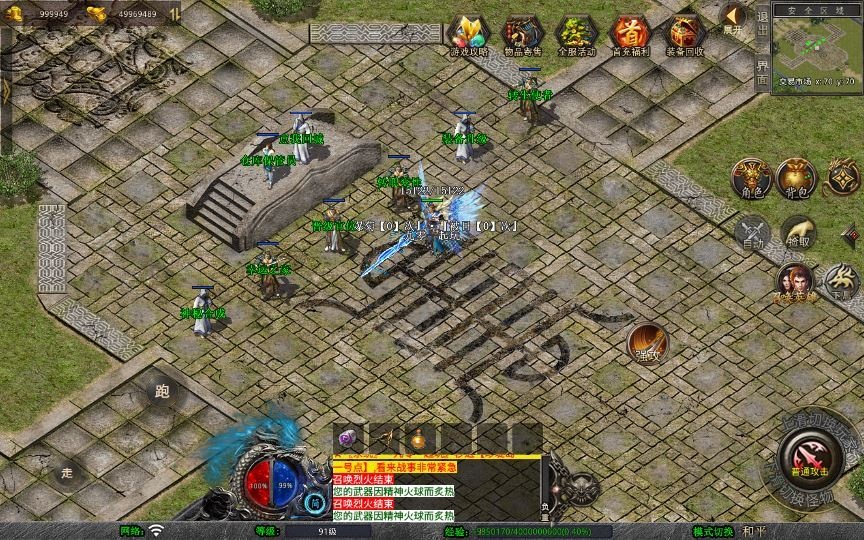The width and height of the screenshot is (864, 540).
Task: Click the 下马 dismount button
Action: (x=841, y=281)
